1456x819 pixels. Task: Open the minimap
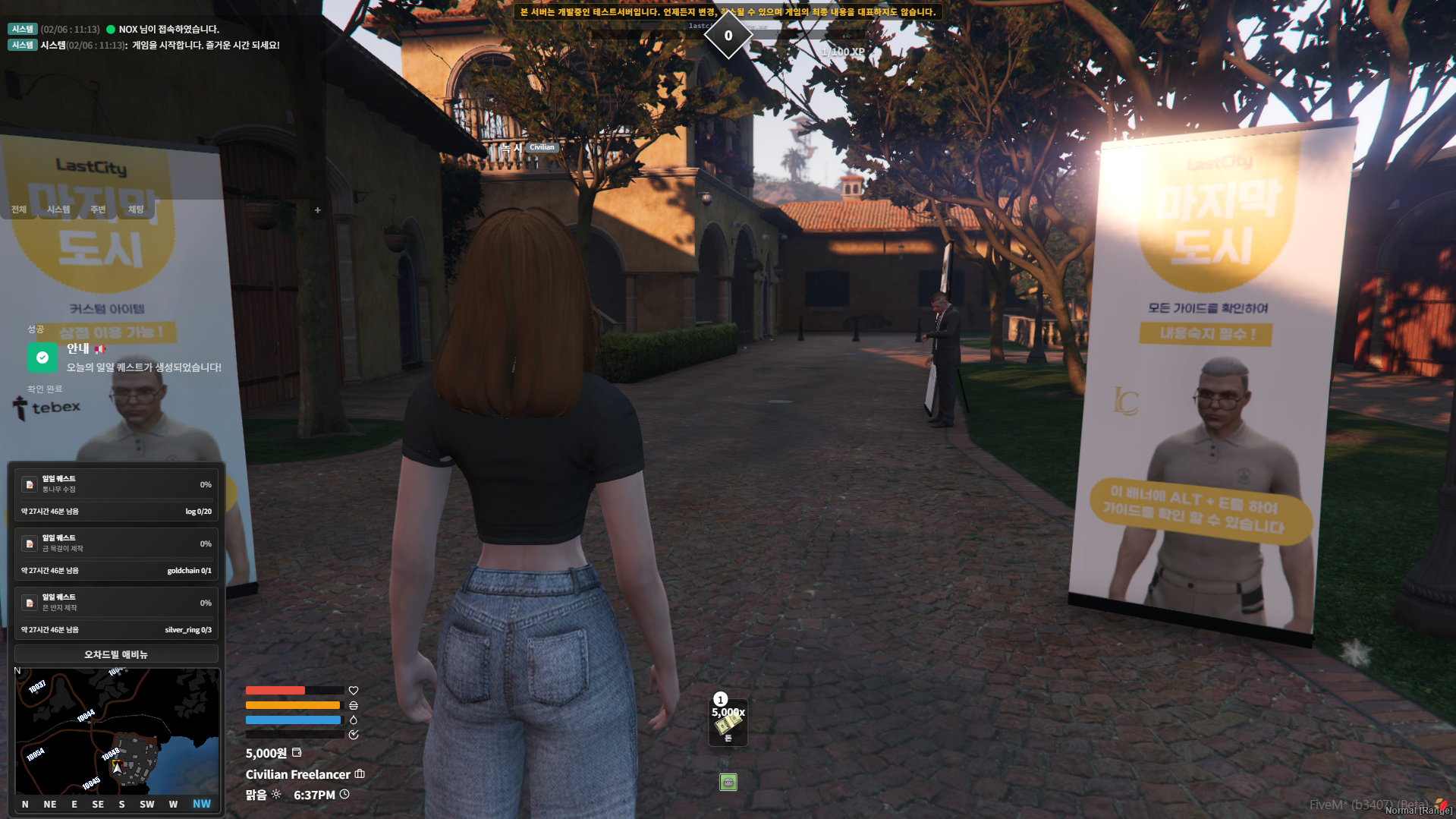pyautogui.click(x=118, y=731)
